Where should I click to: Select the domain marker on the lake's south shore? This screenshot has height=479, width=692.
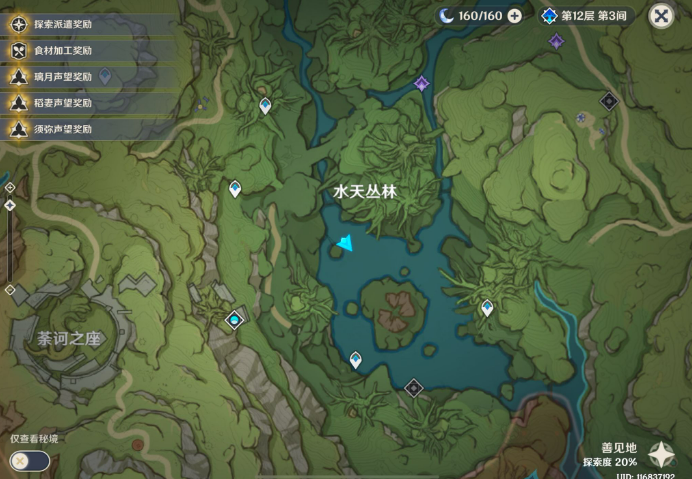[413, 387]
